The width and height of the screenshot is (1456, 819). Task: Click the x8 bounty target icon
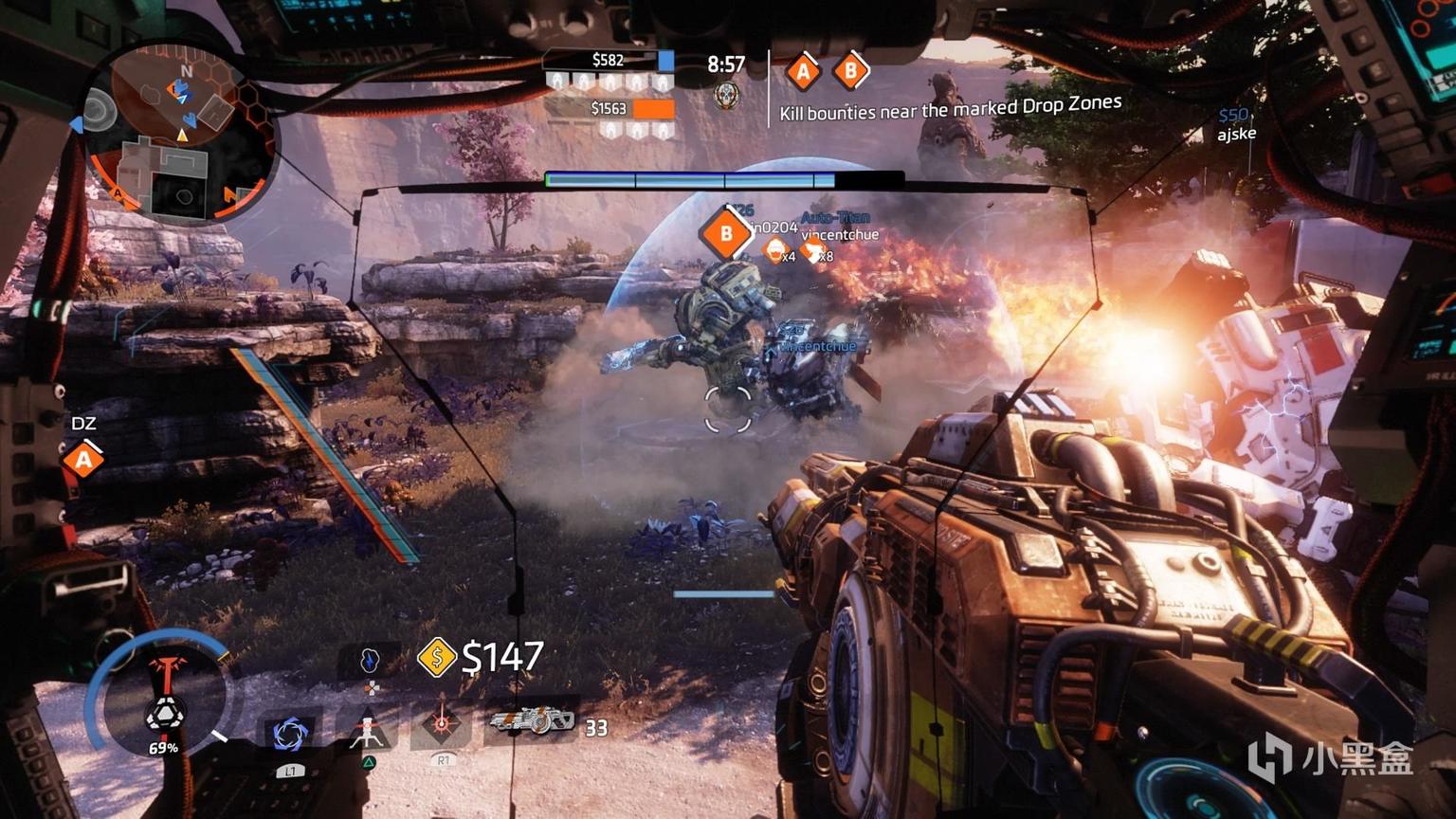813,251
